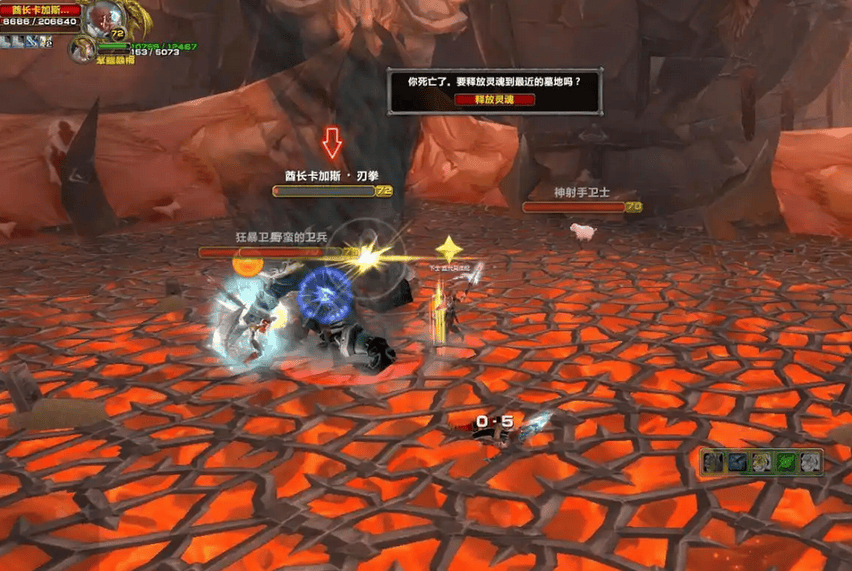The image size is (852, 571).
Task: Select the small portrait beside the green health bar
Action: coord(82,48)
